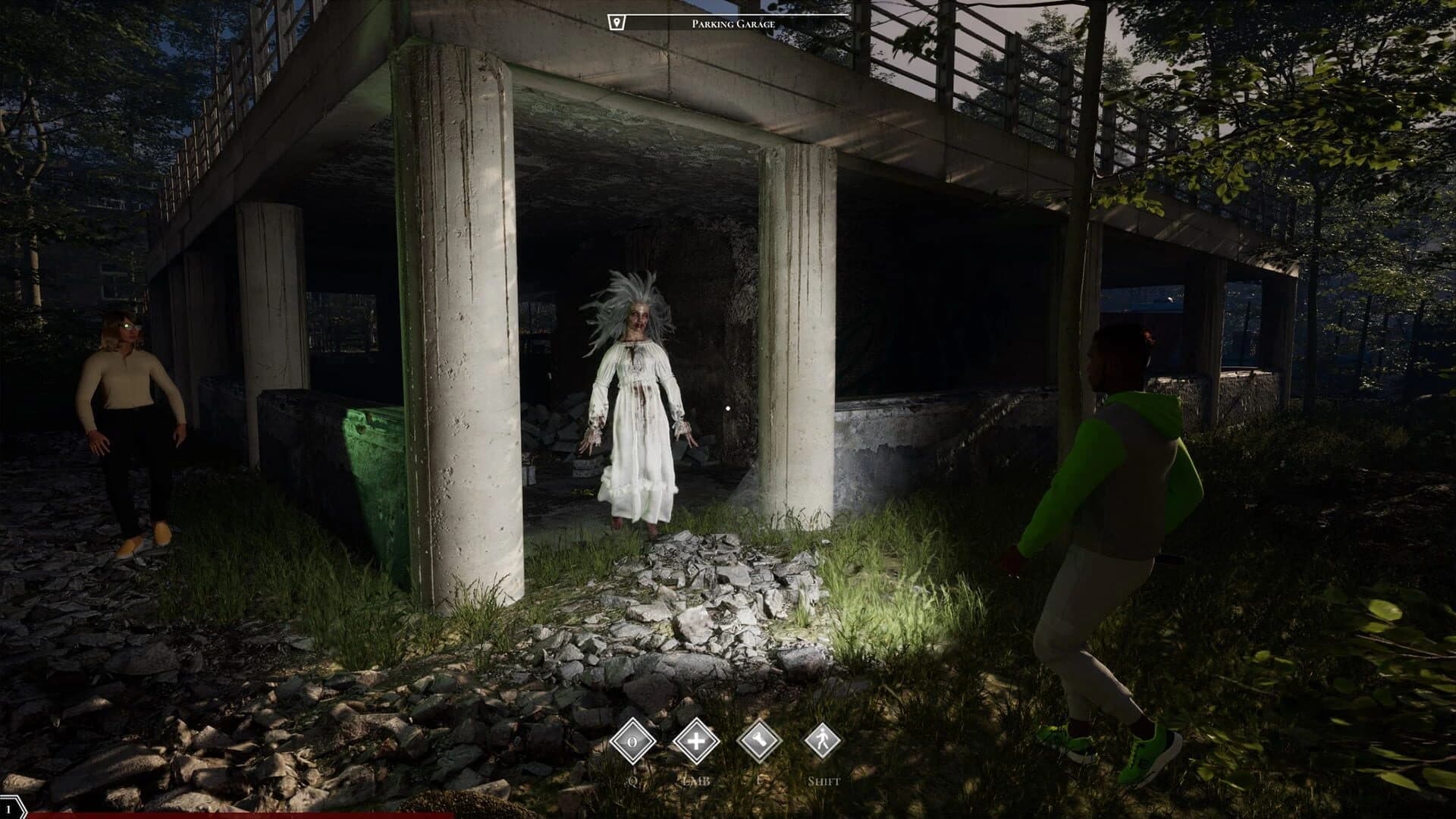
Task: Select the plus-shaped LMB attack icon
Action: 697,740
